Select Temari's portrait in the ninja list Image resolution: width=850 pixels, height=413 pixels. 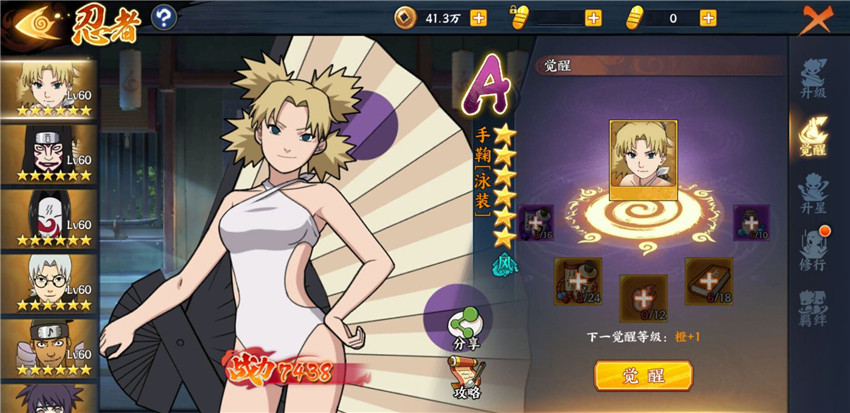tap(48, 88)
